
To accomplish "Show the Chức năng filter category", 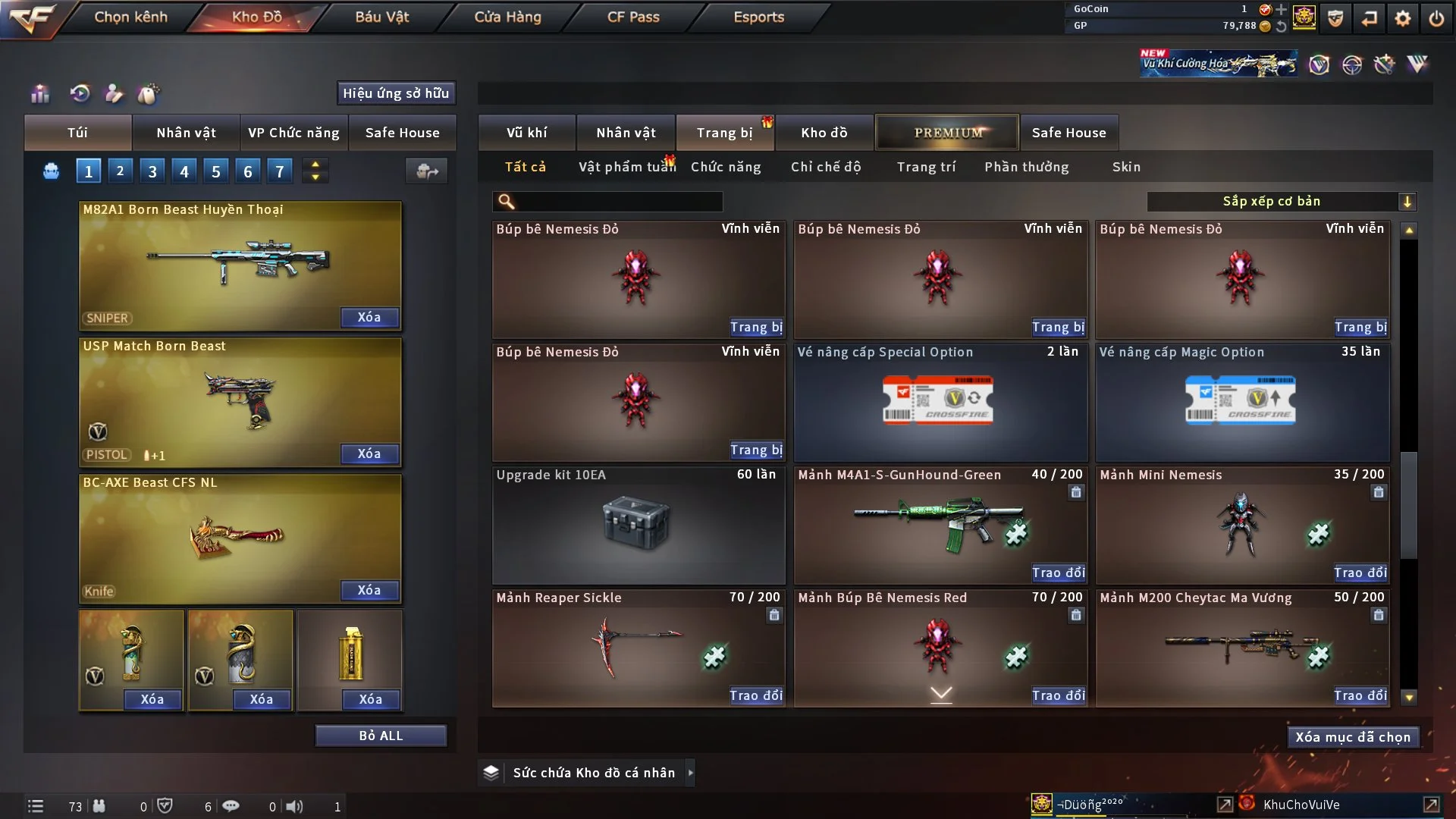I will [x=725, y=167].
